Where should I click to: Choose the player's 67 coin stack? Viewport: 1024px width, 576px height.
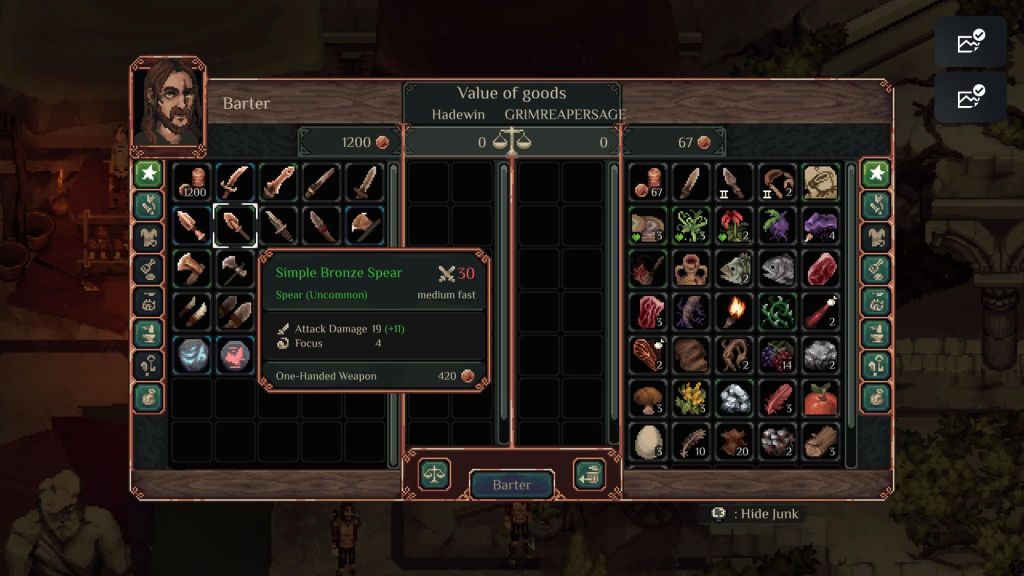coord(648,183)
